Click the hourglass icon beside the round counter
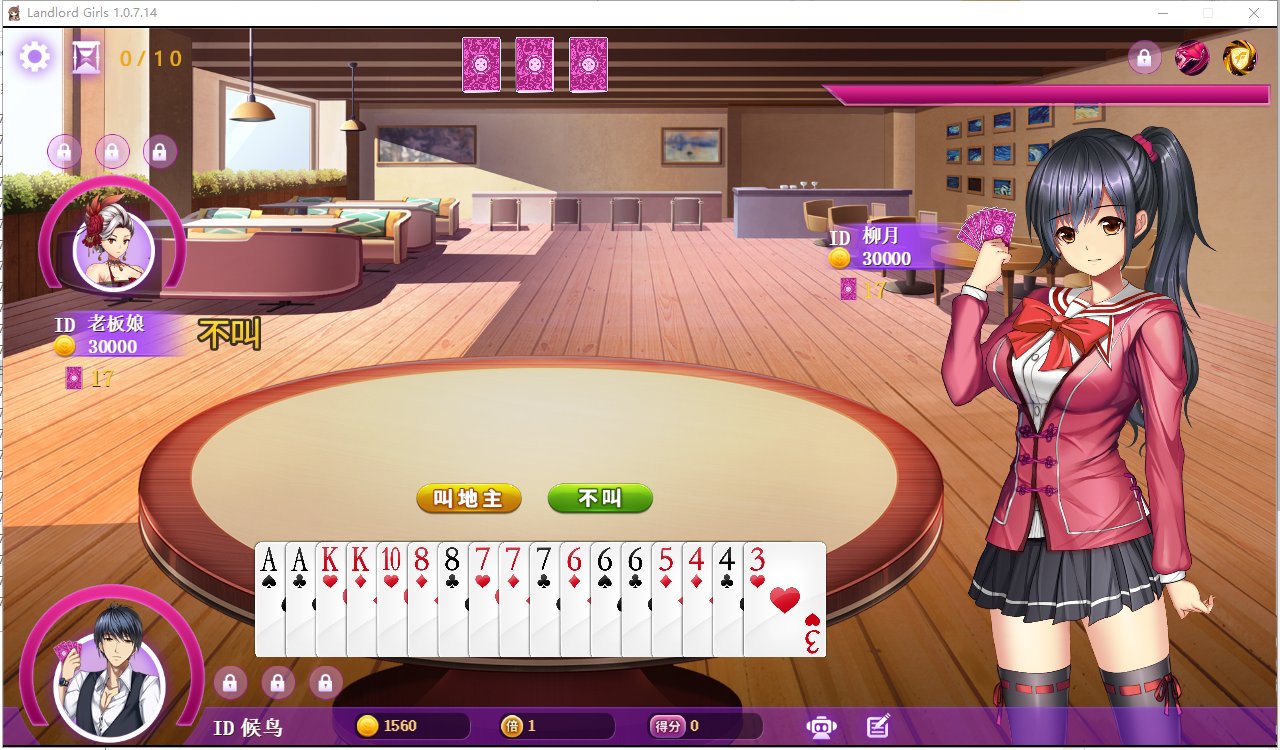The height and width of the screenshot is (750, 1280). pyautogui.click(x=87, y=58)
